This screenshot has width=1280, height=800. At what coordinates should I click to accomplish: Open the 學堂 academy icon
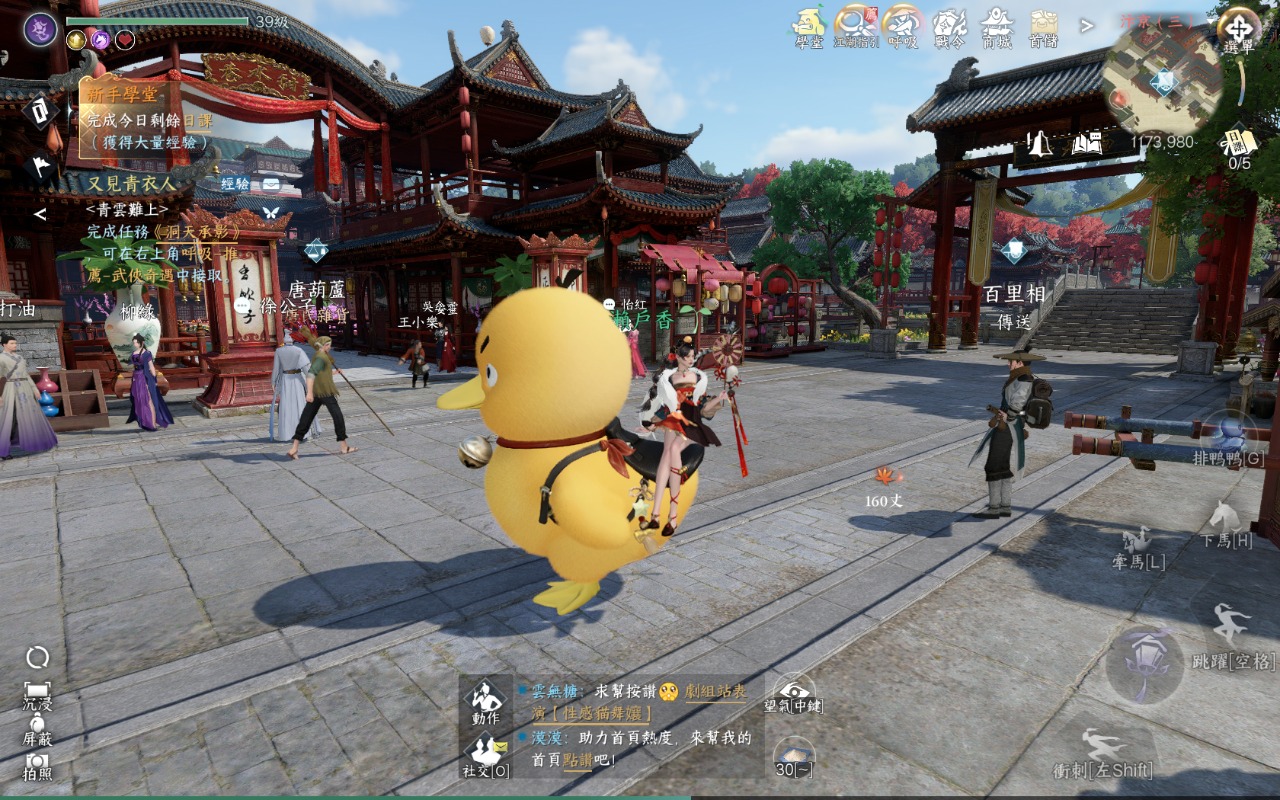(808, 24)
